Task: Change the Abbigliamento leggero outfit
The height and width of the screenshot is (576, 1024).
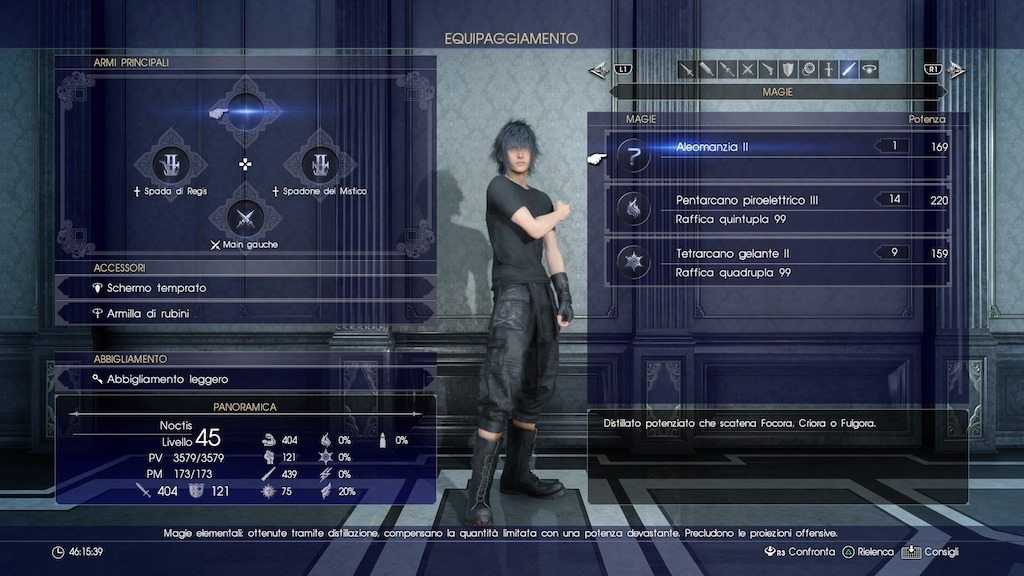Action: coord(245,379)
